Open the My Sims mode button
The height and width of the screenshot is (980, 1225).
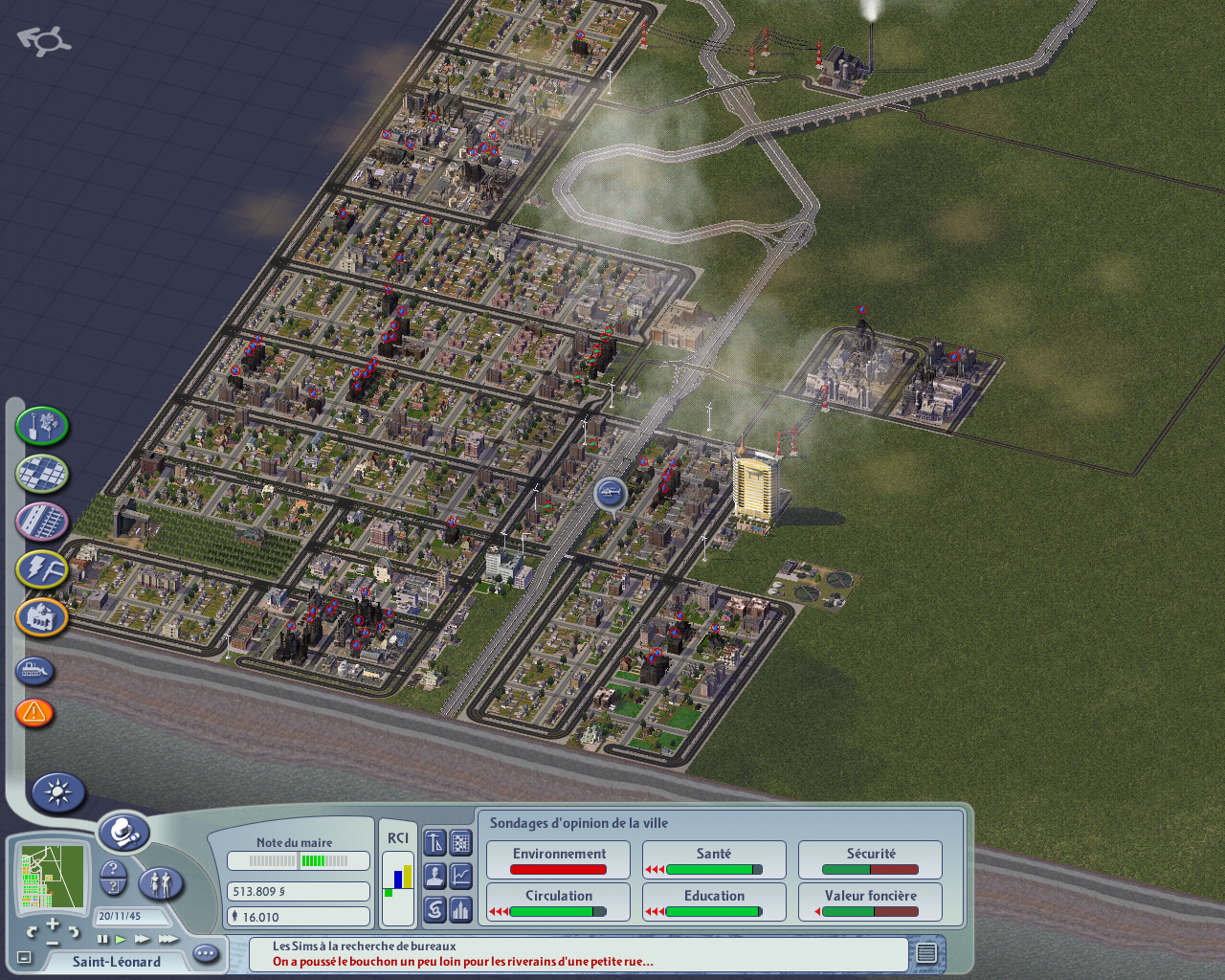(161, 882)
